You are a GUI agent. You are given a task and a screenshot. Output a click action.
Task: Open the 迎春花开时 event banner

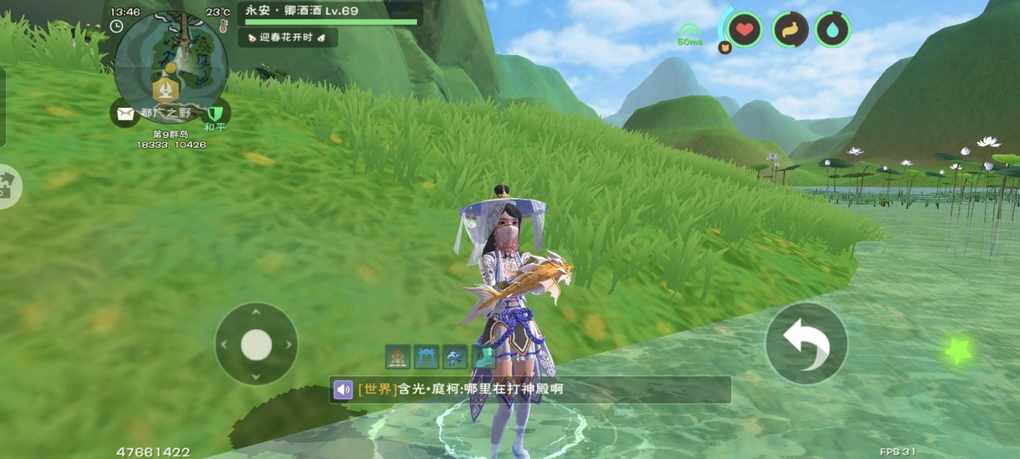288,37
